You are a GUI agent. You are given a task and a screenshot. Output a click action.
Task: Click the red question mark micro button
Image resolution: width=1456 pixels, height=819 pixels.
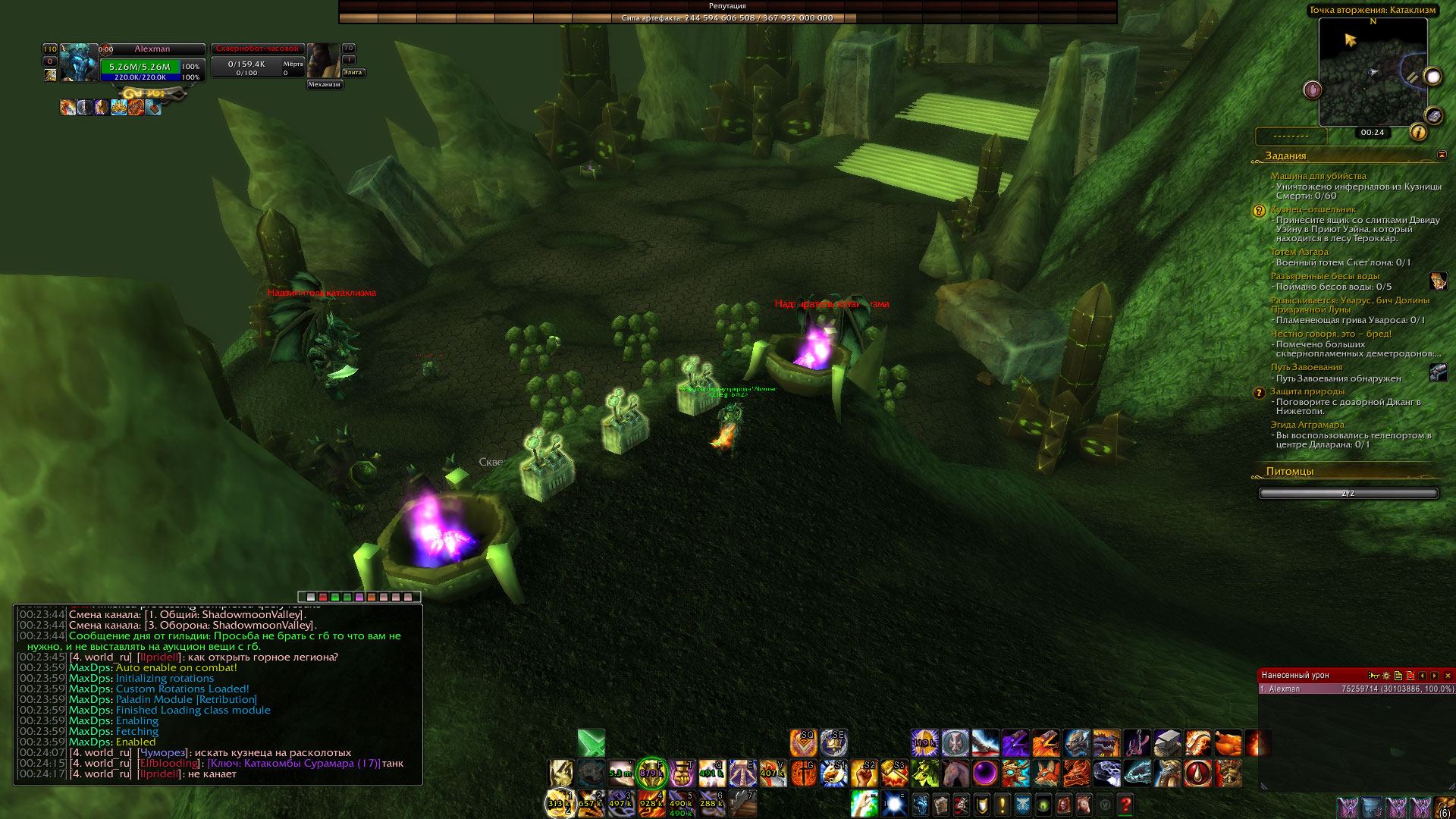pyautogui.click(x=1125, y=804)
